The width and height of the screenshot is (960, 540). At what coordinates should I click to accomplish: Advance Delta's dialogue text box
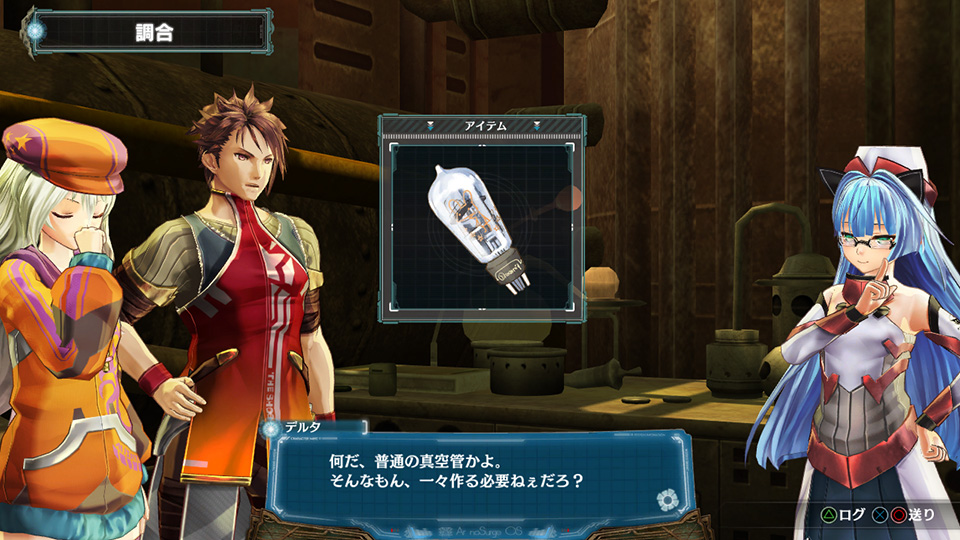[470, 472]
